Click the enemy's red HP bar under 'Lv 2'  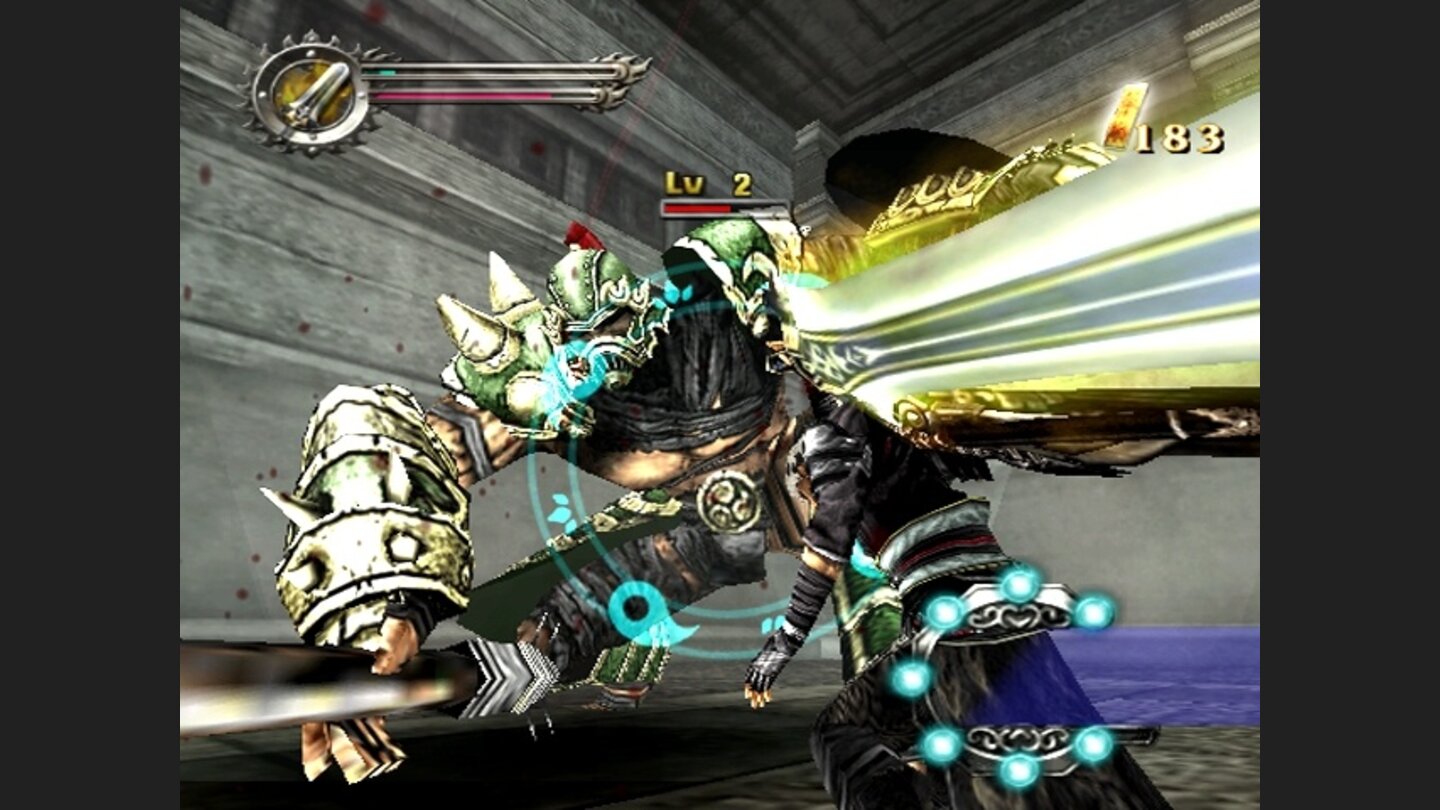pos(700,207)
